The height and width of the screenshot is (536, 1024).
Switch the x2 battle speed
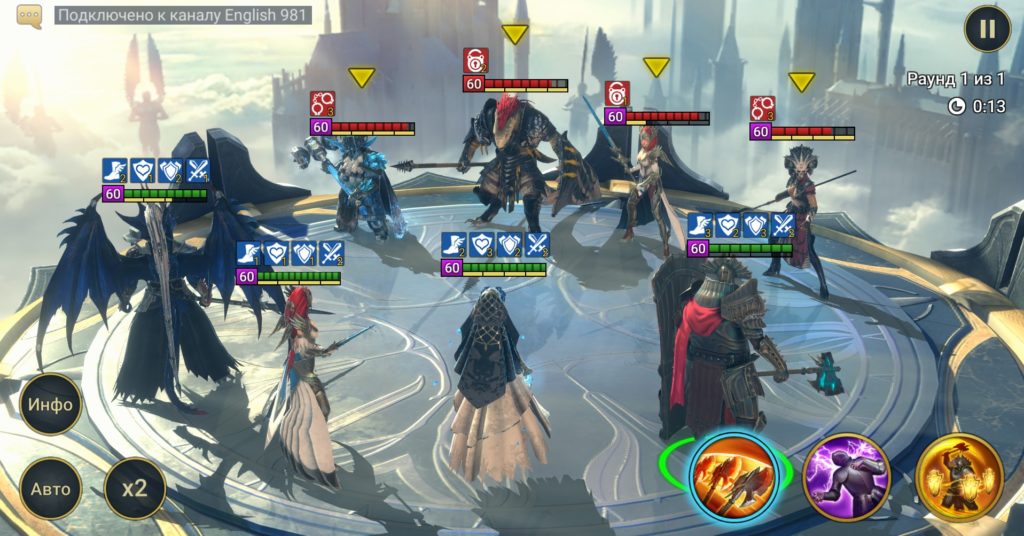click(134, 489)
